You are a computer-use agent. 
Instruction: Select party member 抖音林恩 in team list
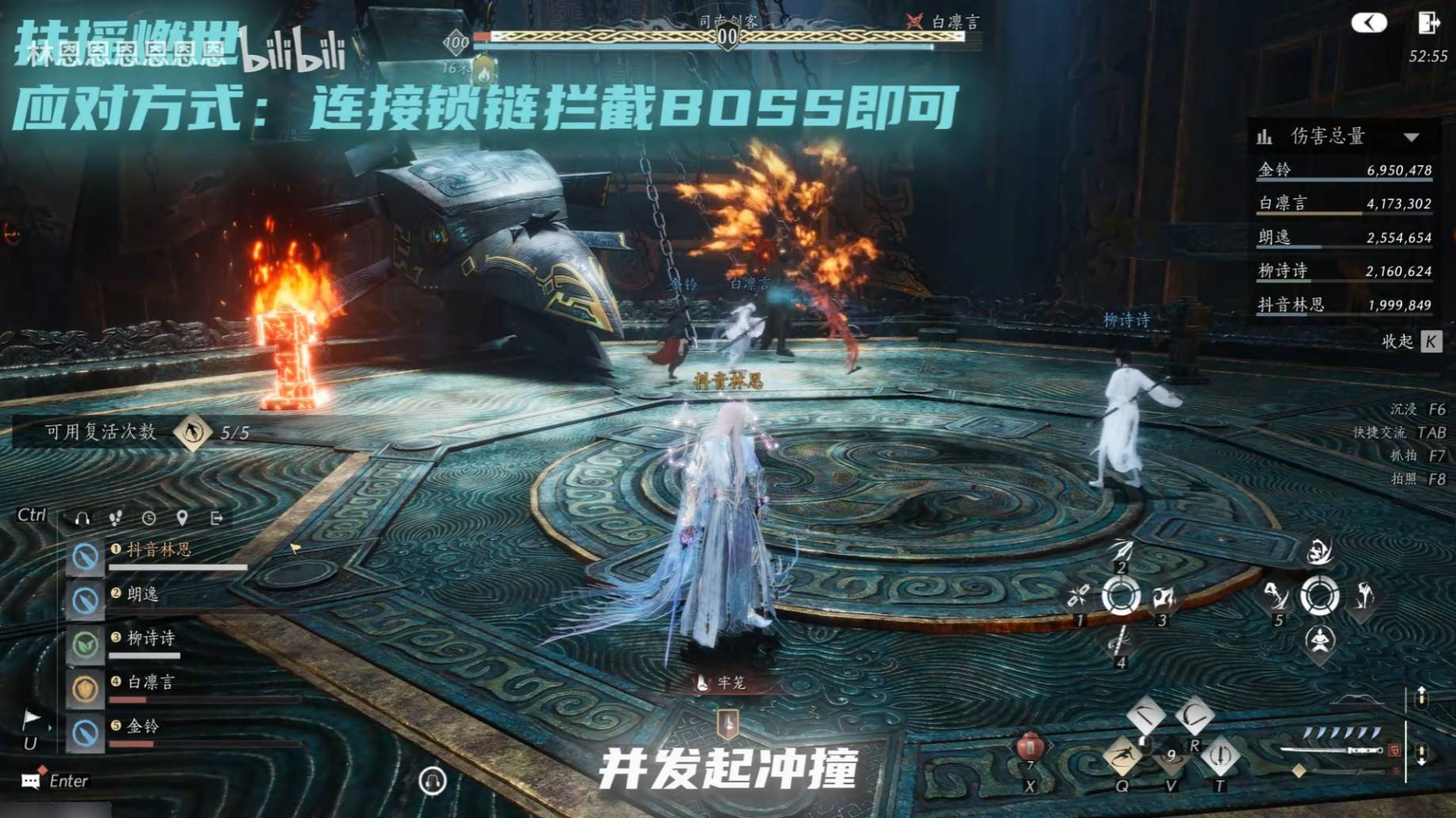pyautogui.click(x=158, y=550)
